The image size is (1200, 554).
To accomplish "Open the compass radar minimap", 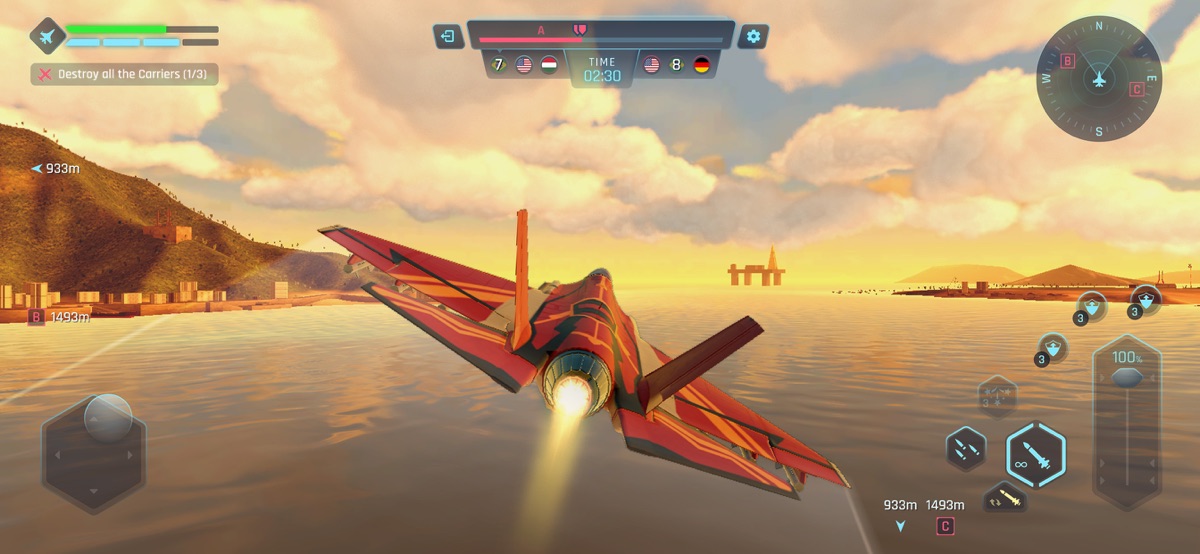I will pos(1098,79).
